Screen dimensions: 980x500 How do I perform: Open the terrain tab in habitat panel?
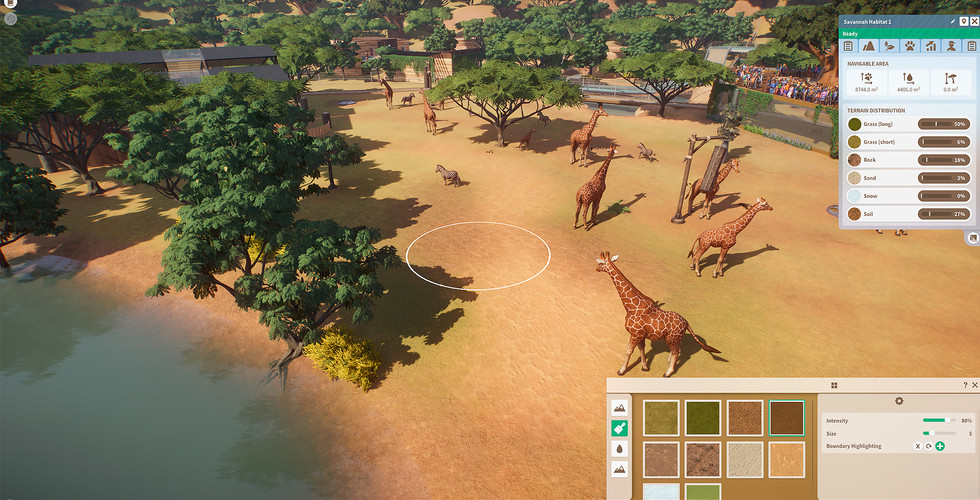869,45
